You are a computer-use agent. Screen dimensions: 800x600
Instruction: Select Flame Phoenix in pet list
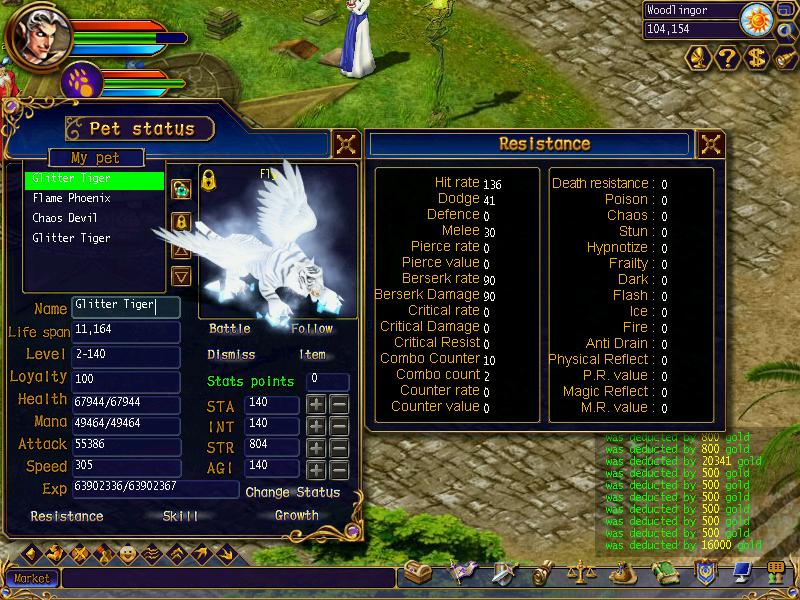pyautogui.click(x=71, y=198)
